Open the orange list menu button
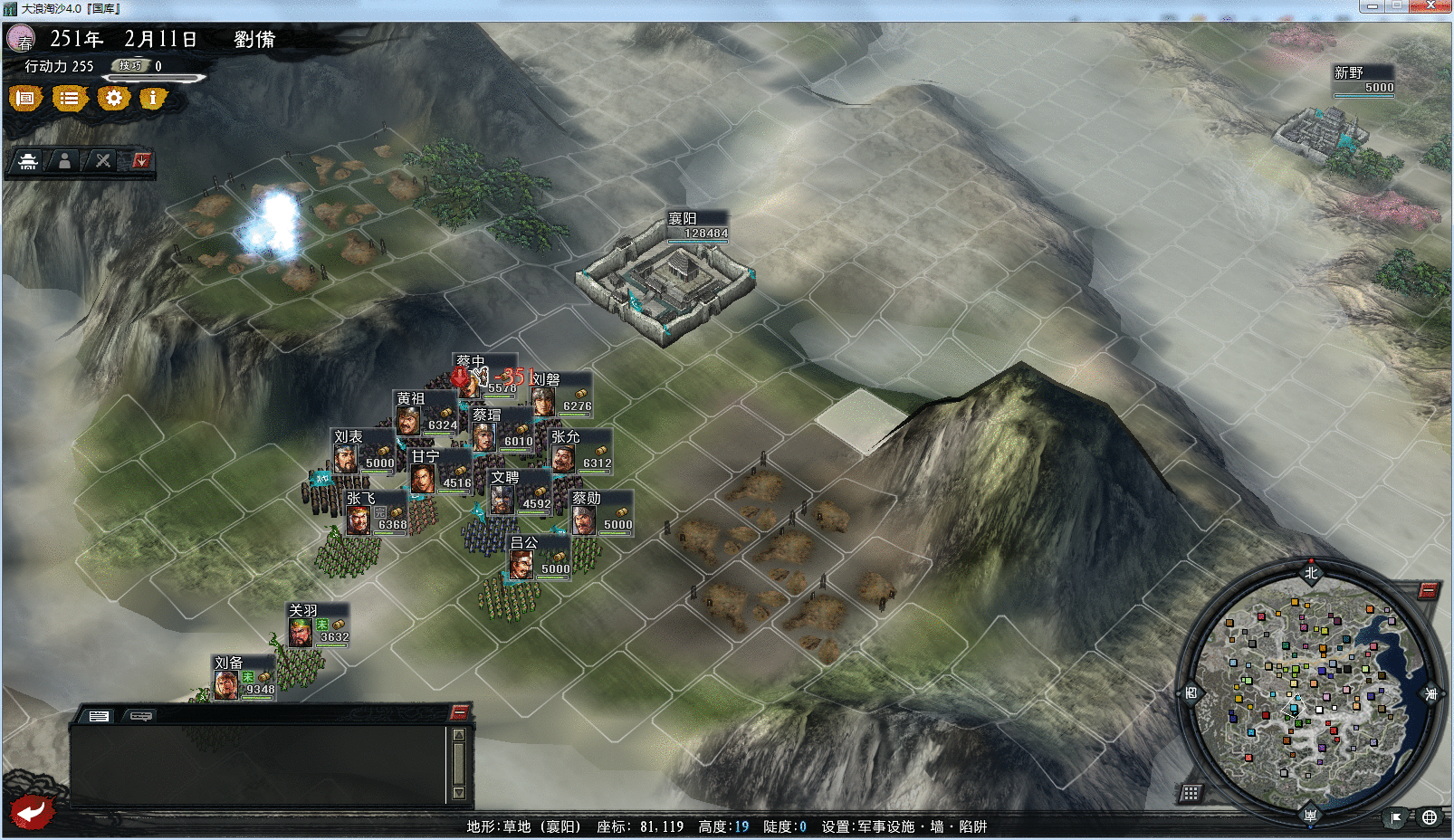This screenshot has width=1454, height=840. point(69,98)
